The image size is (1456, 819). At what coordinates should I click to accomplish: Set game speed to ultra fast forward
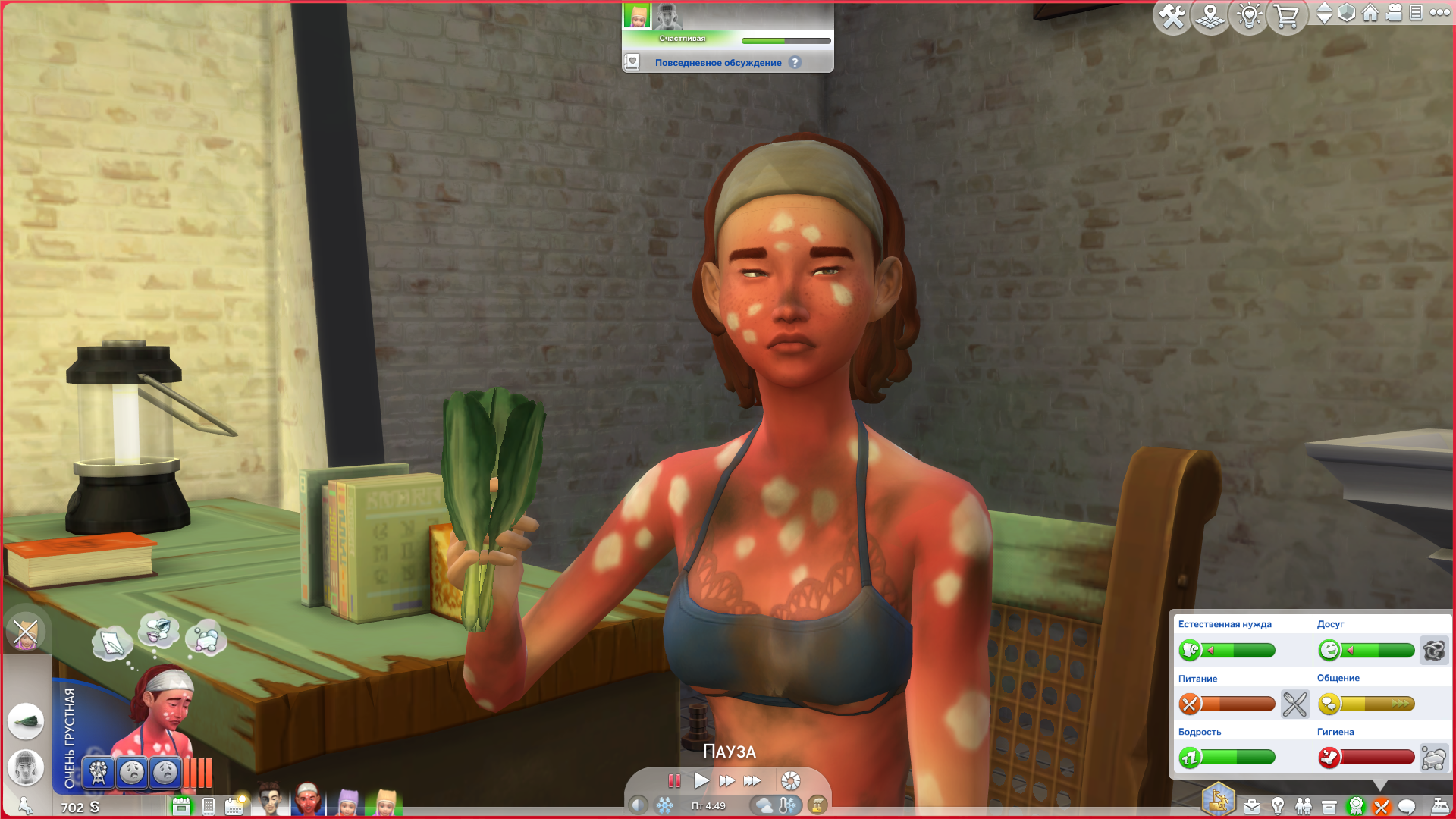point(752,780)
